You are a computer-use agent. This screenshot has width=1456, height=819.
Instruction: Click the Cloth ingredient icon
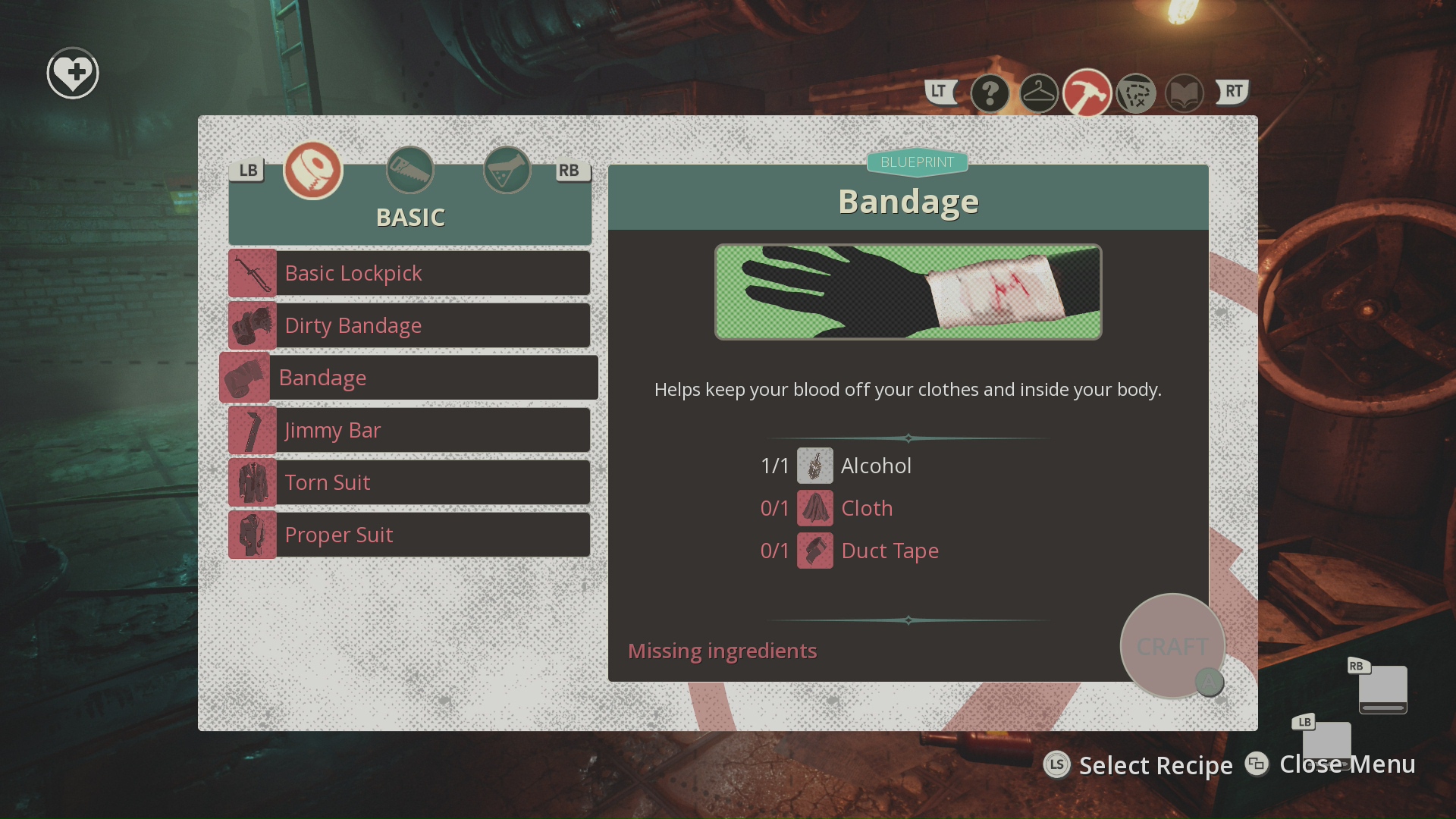pyautogui.click(x=814, y=508)
